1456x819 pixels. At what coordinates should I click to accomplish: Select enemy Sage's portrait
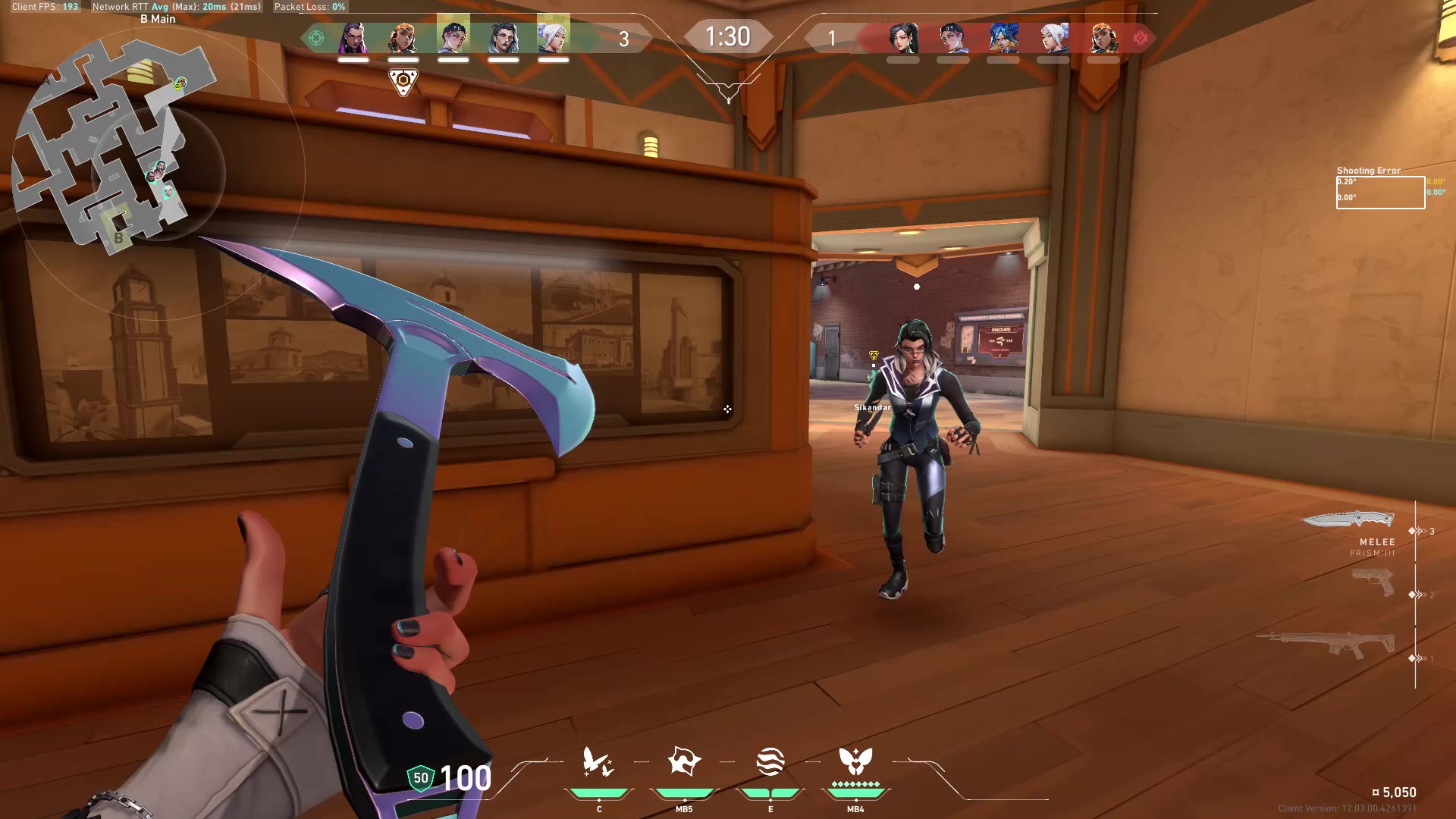tap(903, 37)
